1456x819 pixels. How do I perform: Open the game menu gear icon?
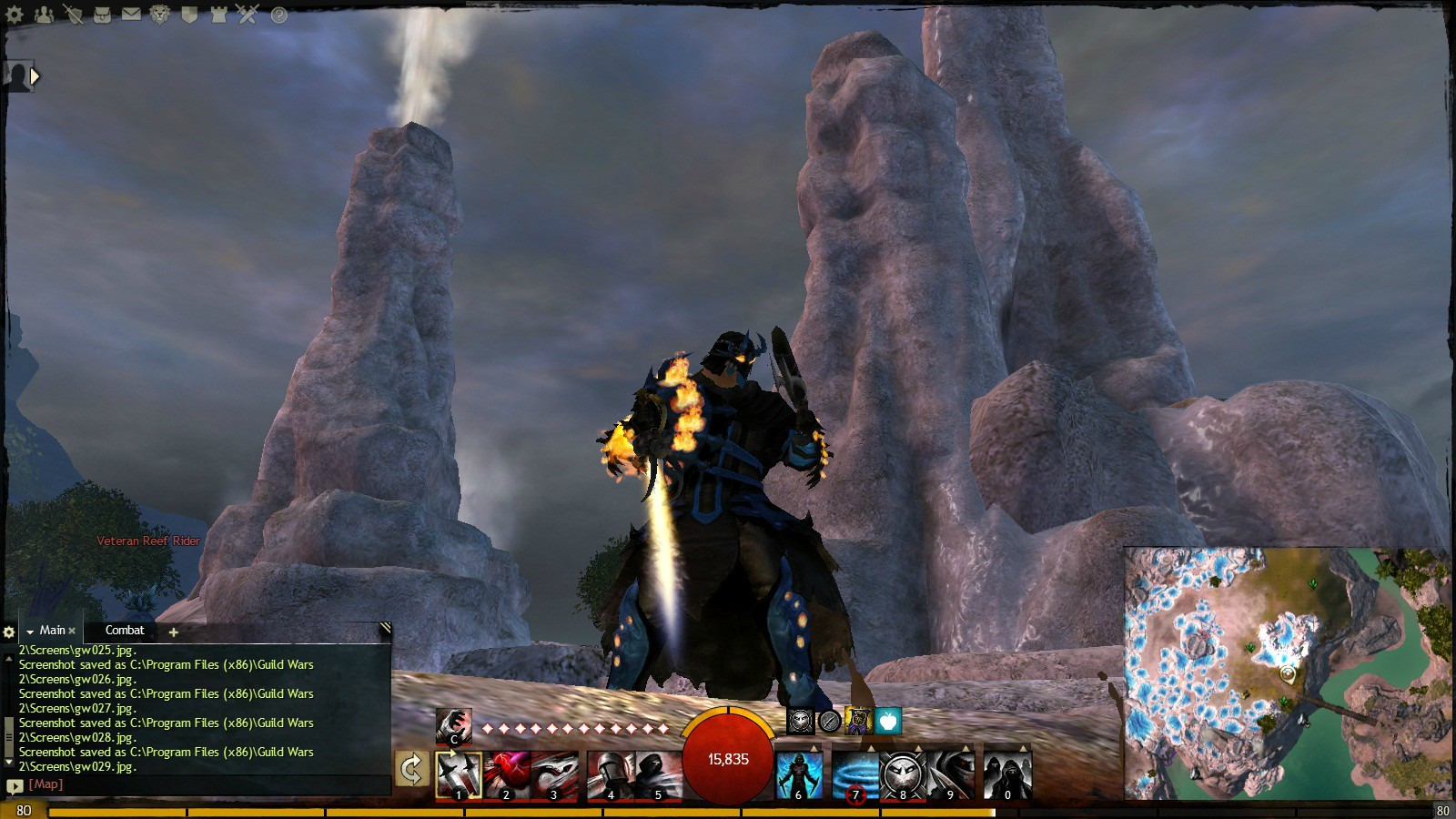[15, 15]
